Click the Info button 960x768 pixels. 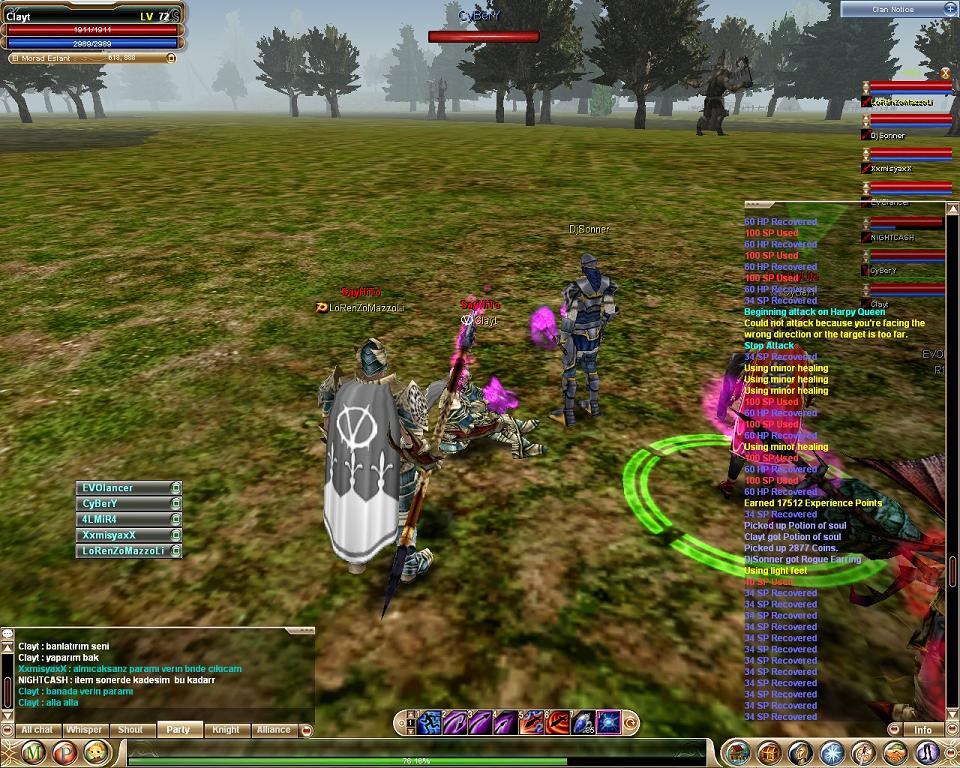pos(923,730)
